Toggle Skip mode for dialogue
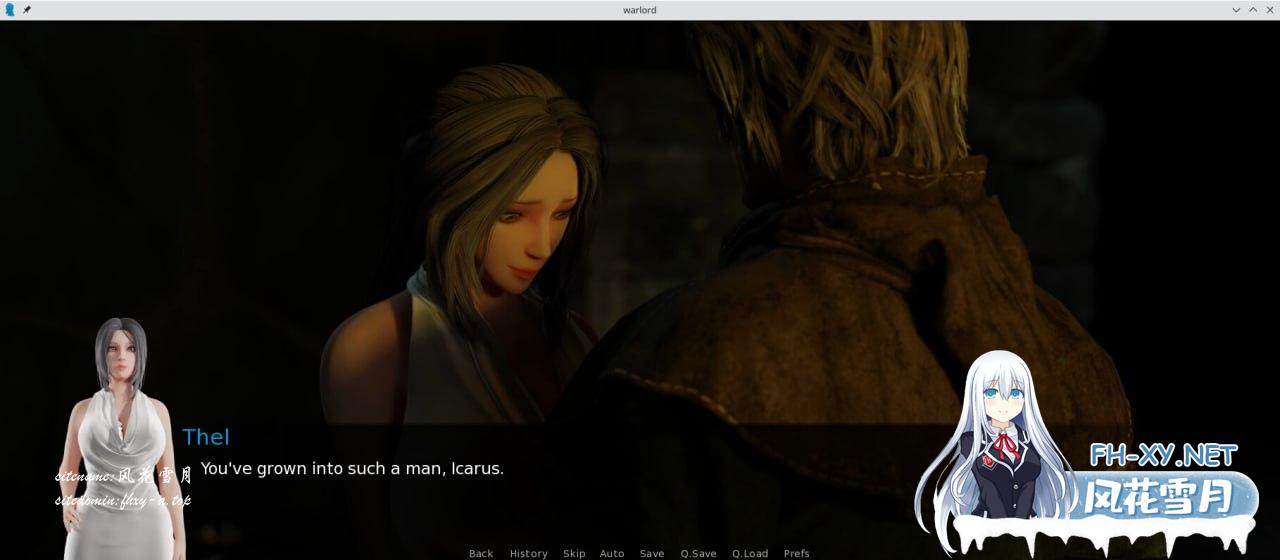 [574, 553]
